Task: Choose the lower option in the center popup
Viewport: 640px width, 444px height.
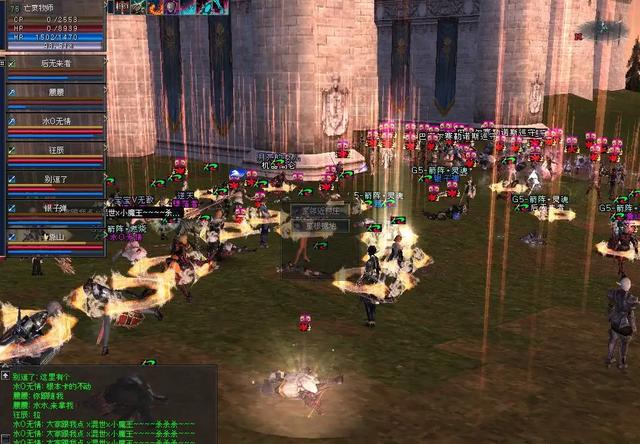Action: click(x=320, y=226)
